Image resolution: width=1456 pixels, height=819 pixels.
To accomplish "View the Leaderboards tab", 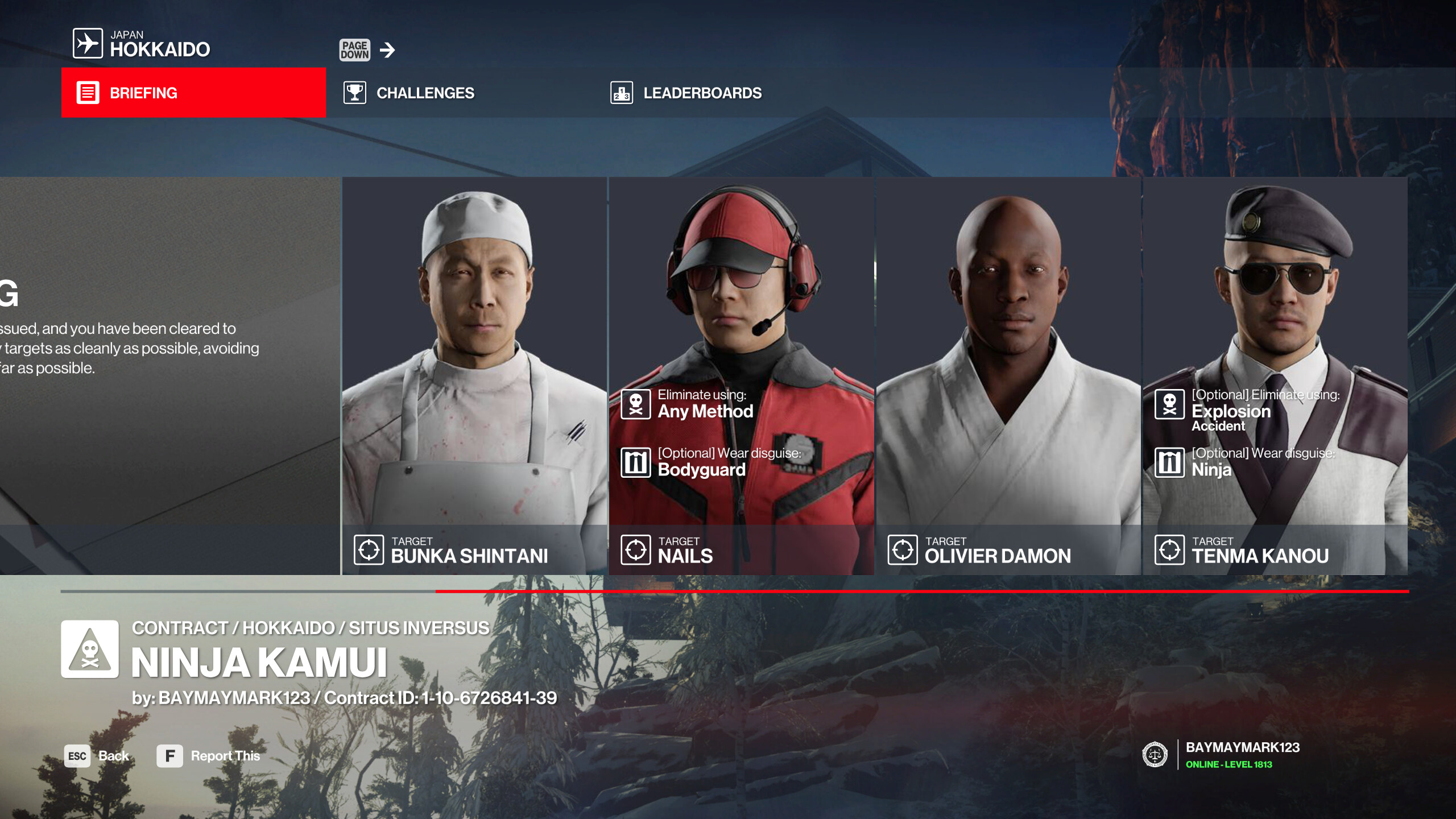I will (x=701, y=93).
